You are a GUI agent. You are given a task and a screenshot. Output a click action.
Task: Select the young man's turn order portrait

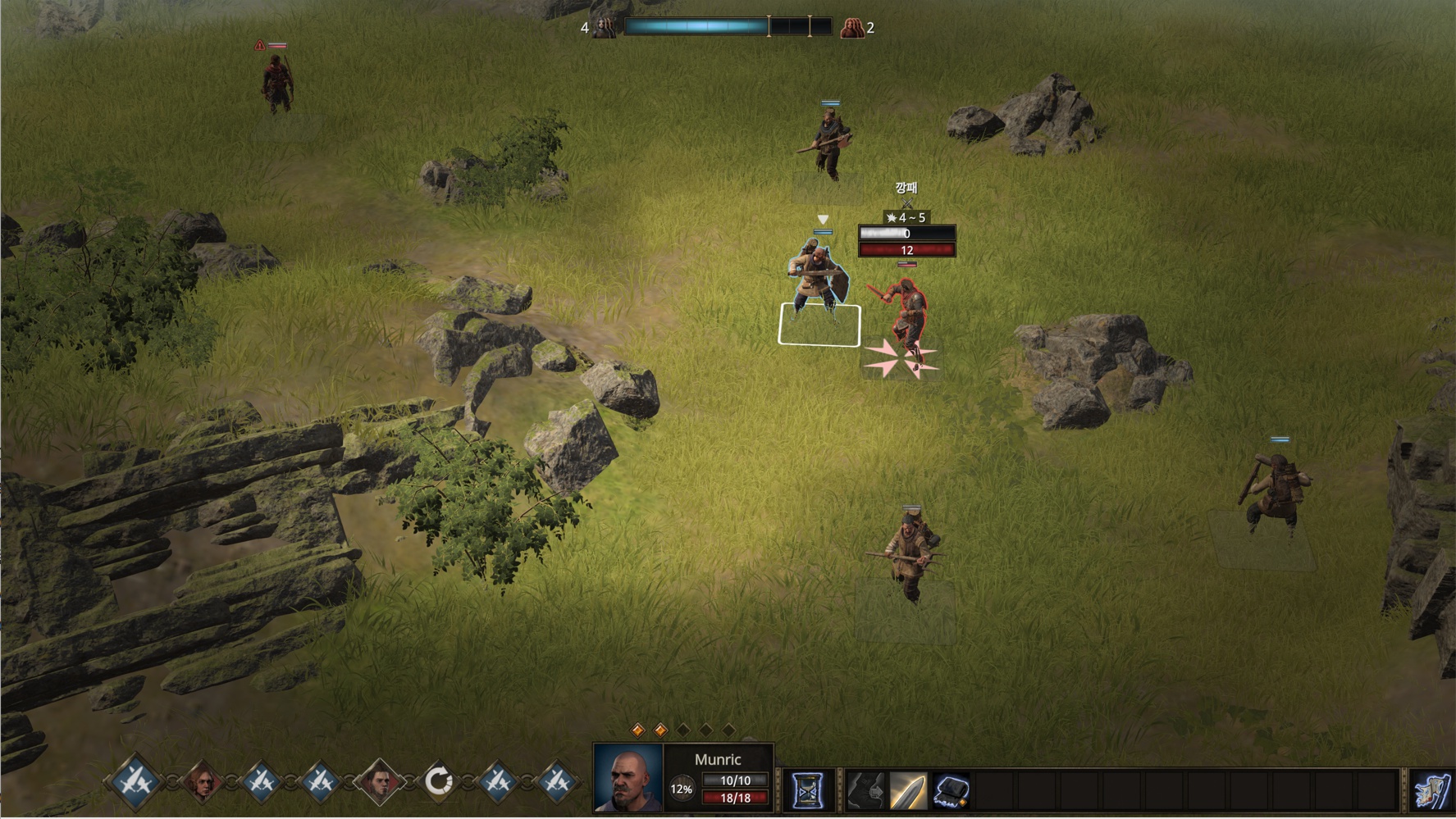(x=379, y=781)
